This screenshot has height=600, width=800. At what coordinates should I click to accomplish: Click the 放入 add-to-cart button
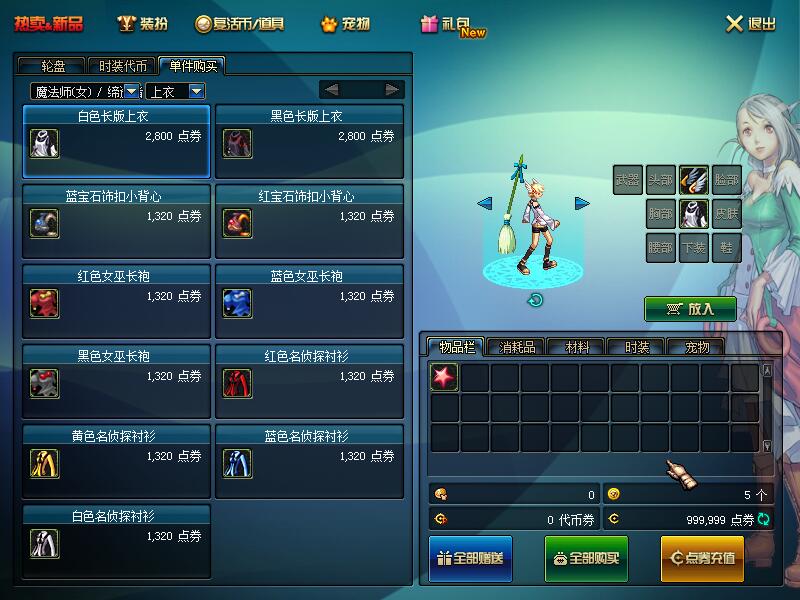tap(690, 309)
